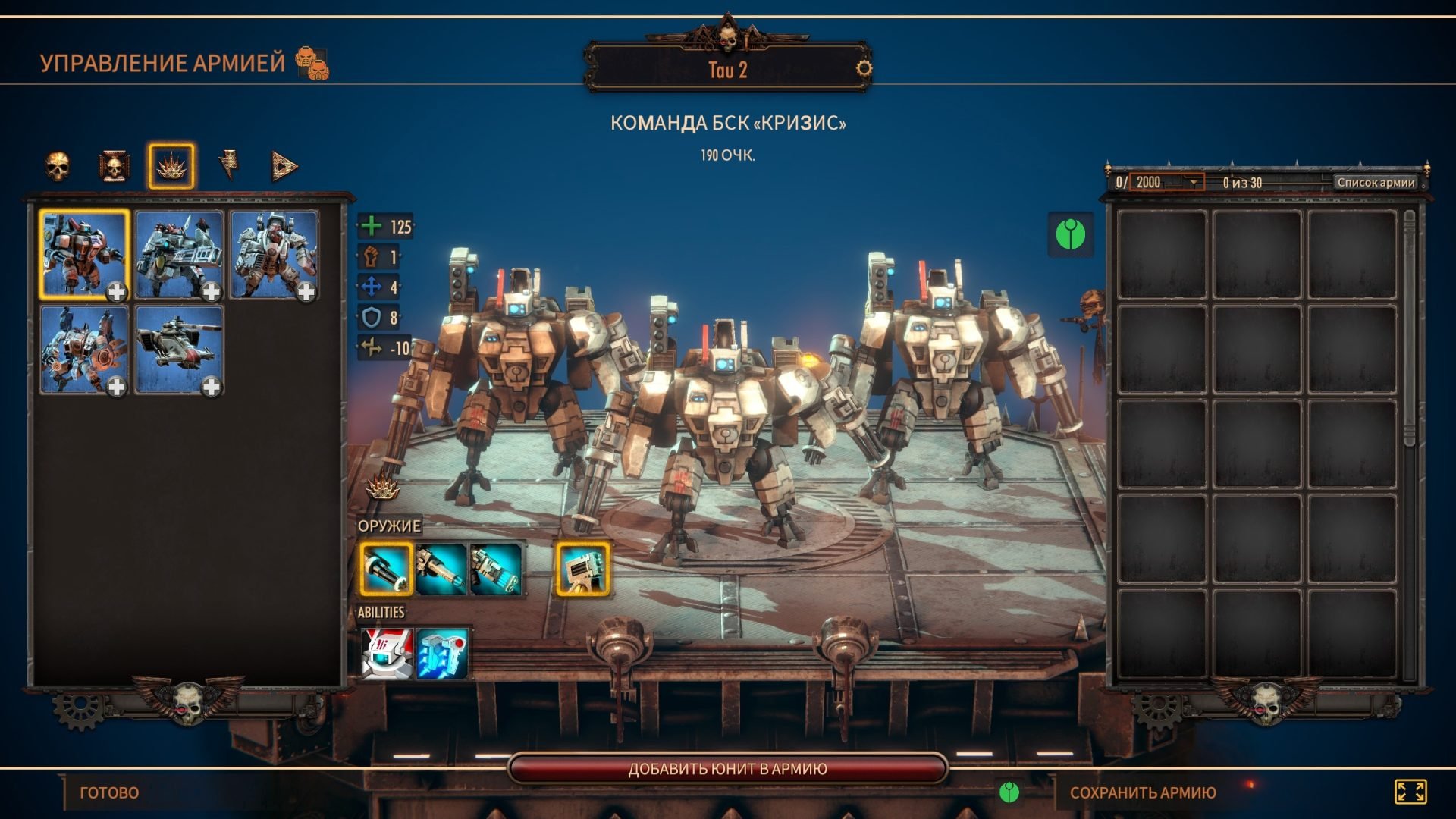Image resolution: width=1456 pixels, height=819 pixels.
Task: Select the red and white ability icon
Action: click(387, 653)
